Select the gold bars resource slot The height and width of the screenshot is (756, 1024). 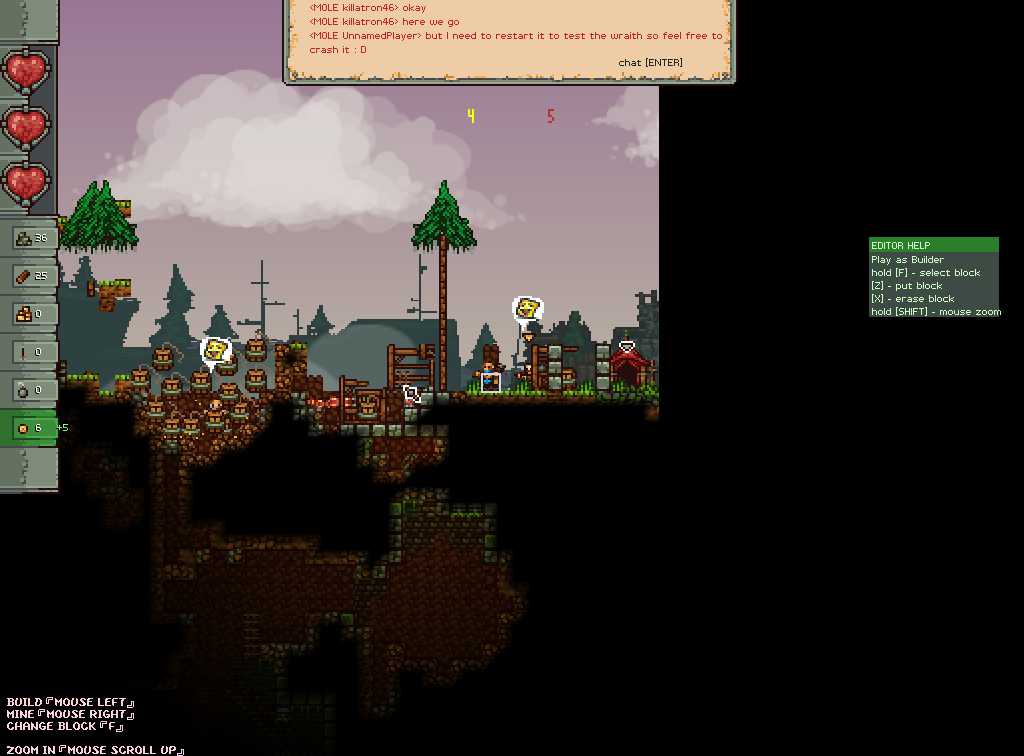[30, 313]
